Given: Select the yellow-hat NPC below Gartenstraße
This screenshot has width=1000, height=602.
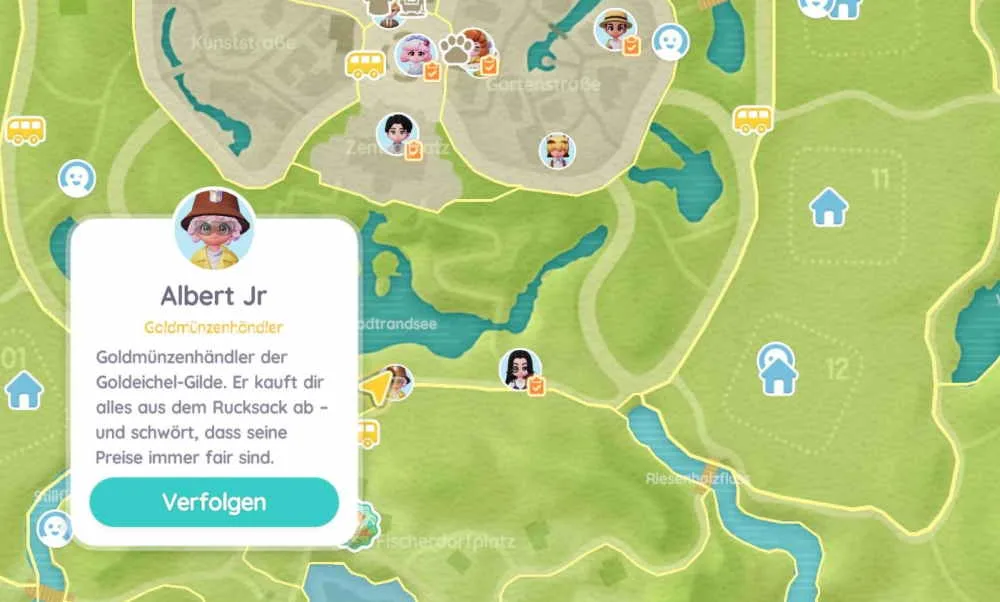Looking at the screenshot, I should coord(557,151).
